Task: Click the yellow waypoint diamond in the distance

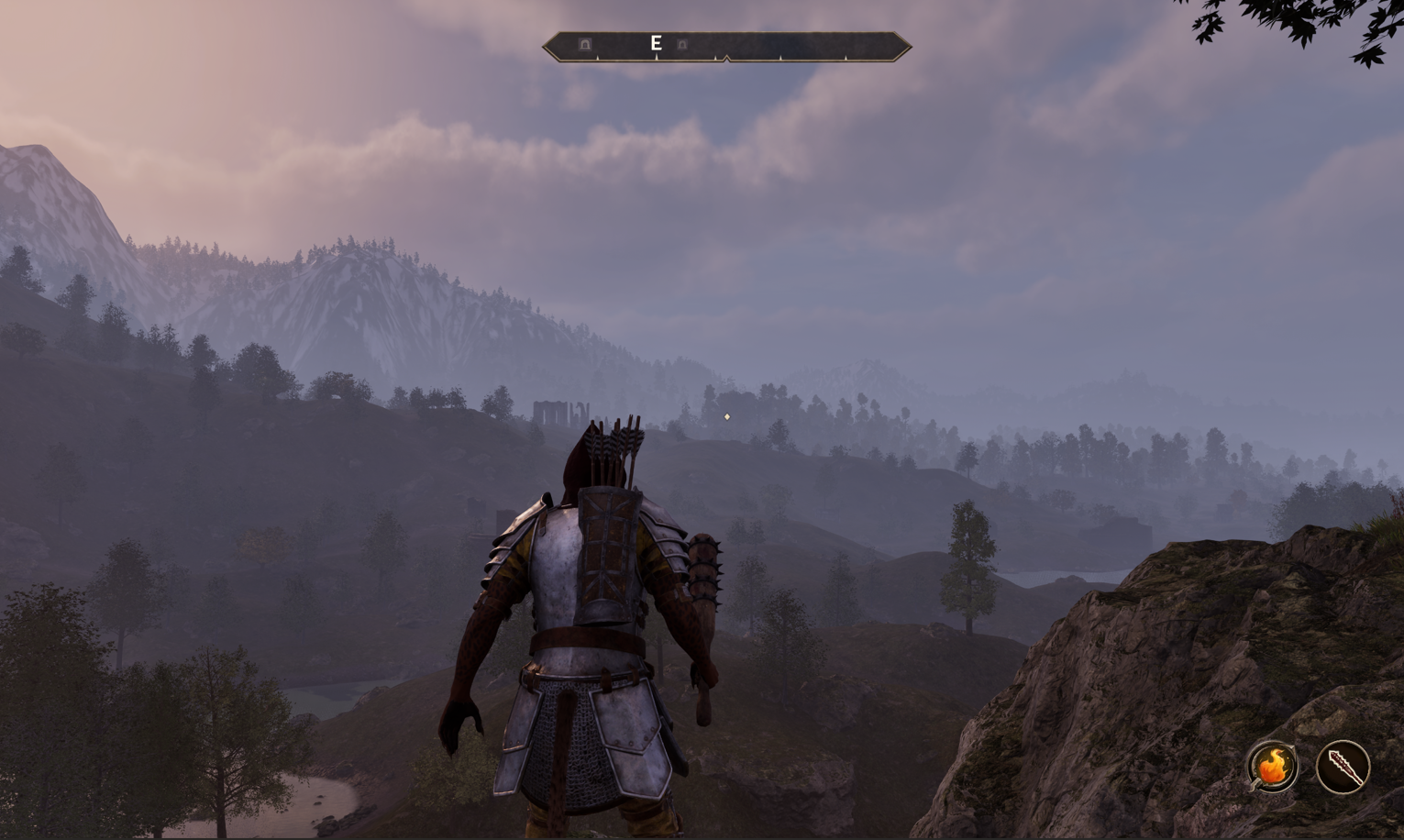Action: (x=725, y=416)
